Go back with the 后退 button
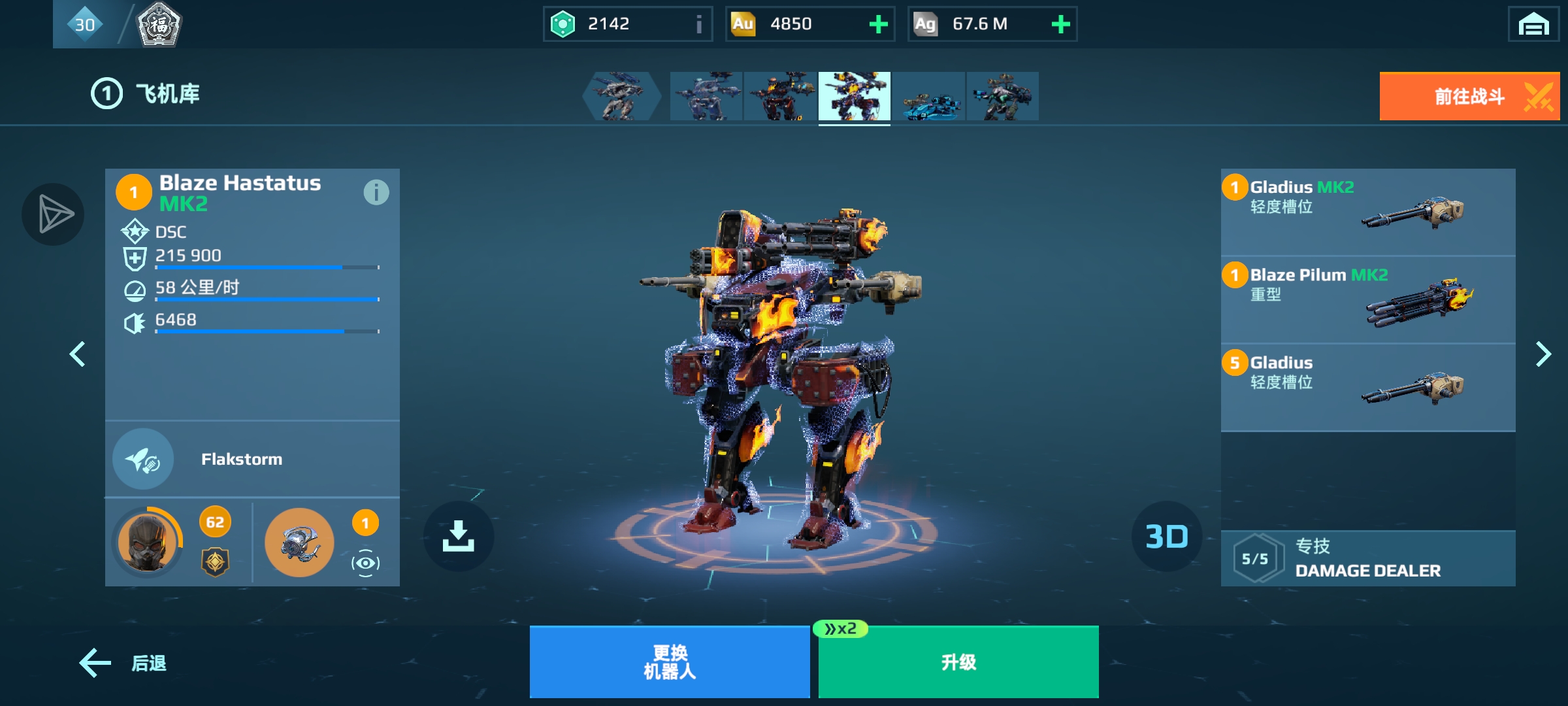Image resolution: width=1568 pixels, height=706 pixels. point(123,663)
